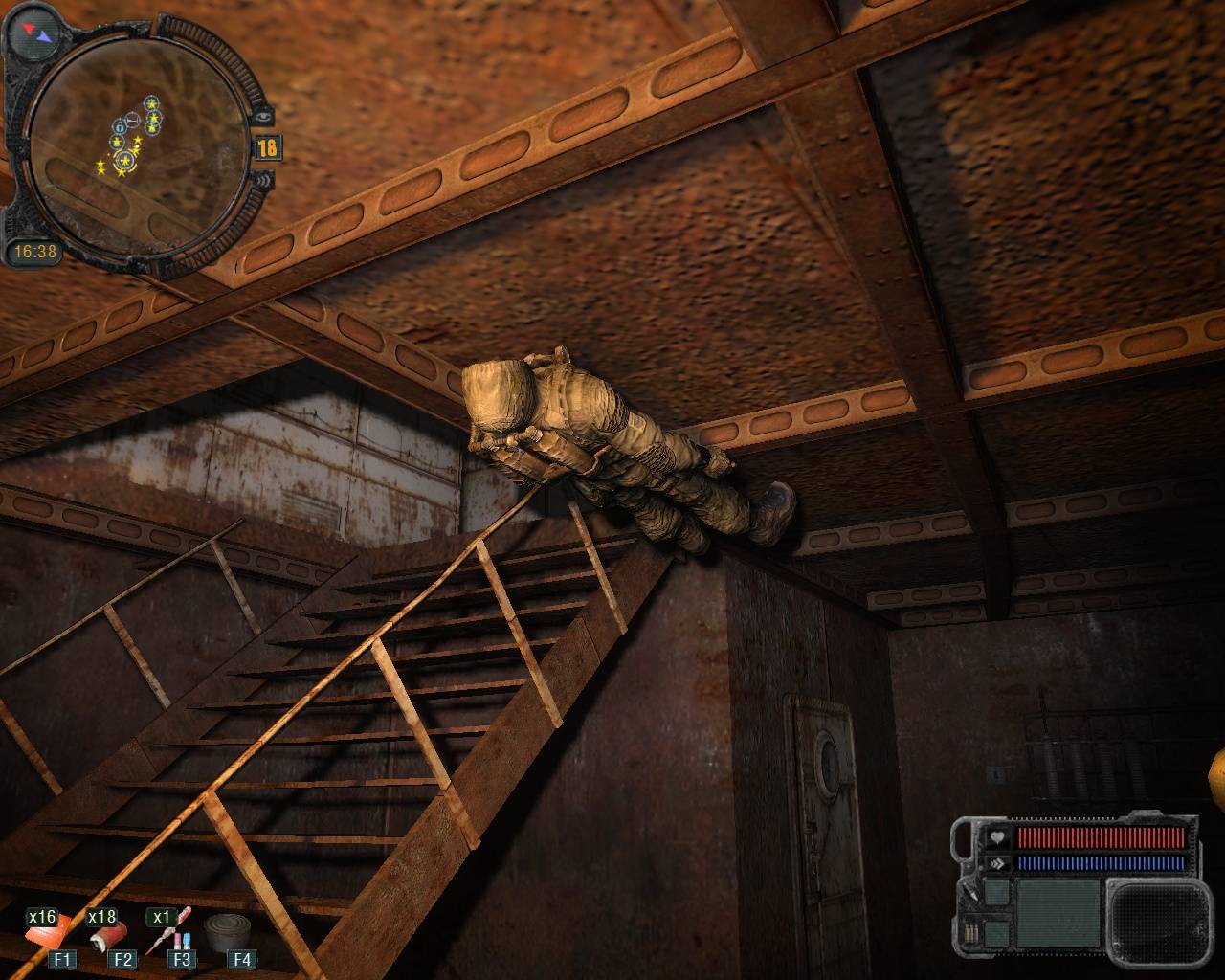Select the bandage quick slot
This screenshot has width=1225, height=980.
(46, 932)
